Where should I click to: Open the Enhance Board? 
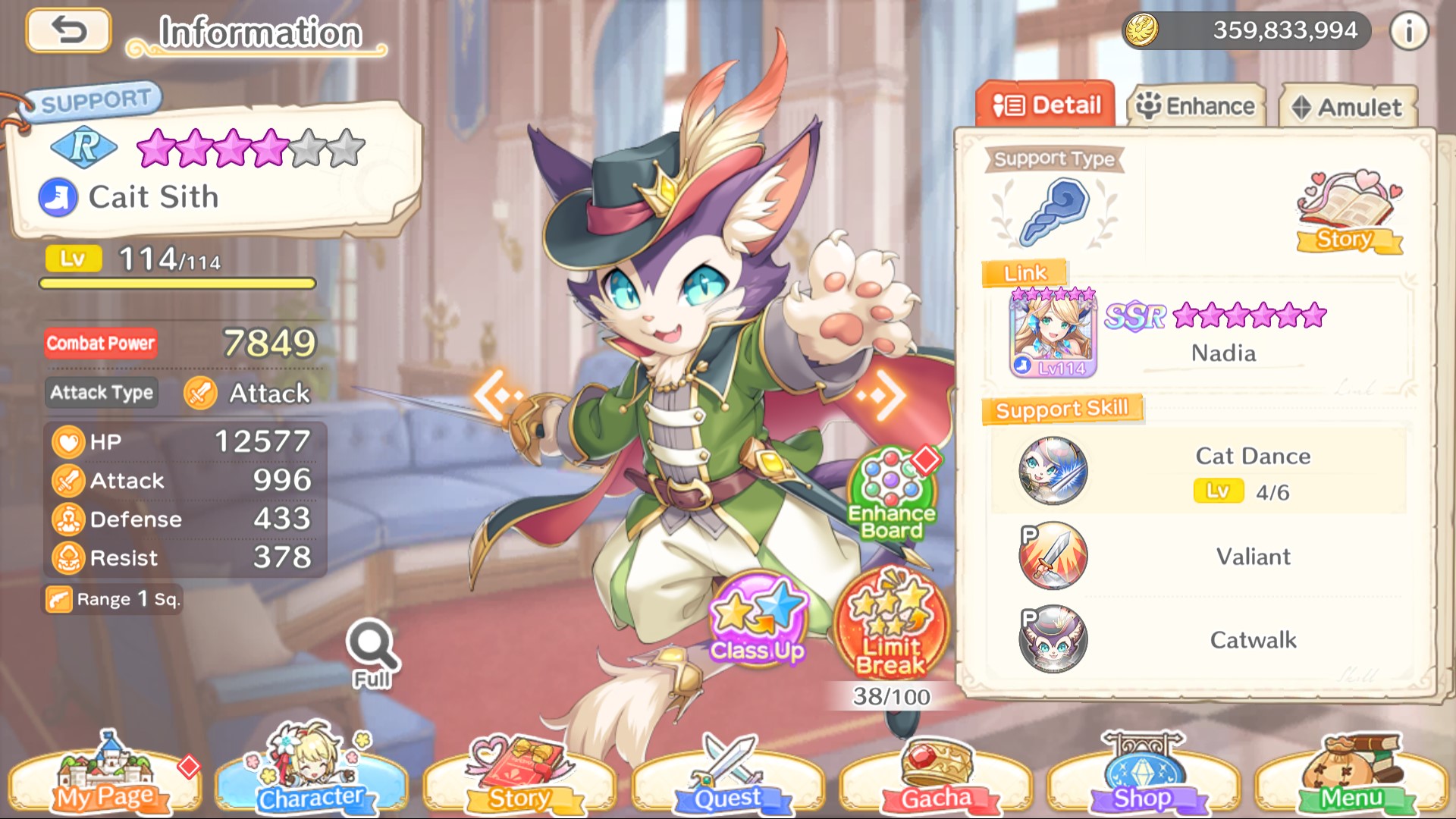(x=892, y=494)
